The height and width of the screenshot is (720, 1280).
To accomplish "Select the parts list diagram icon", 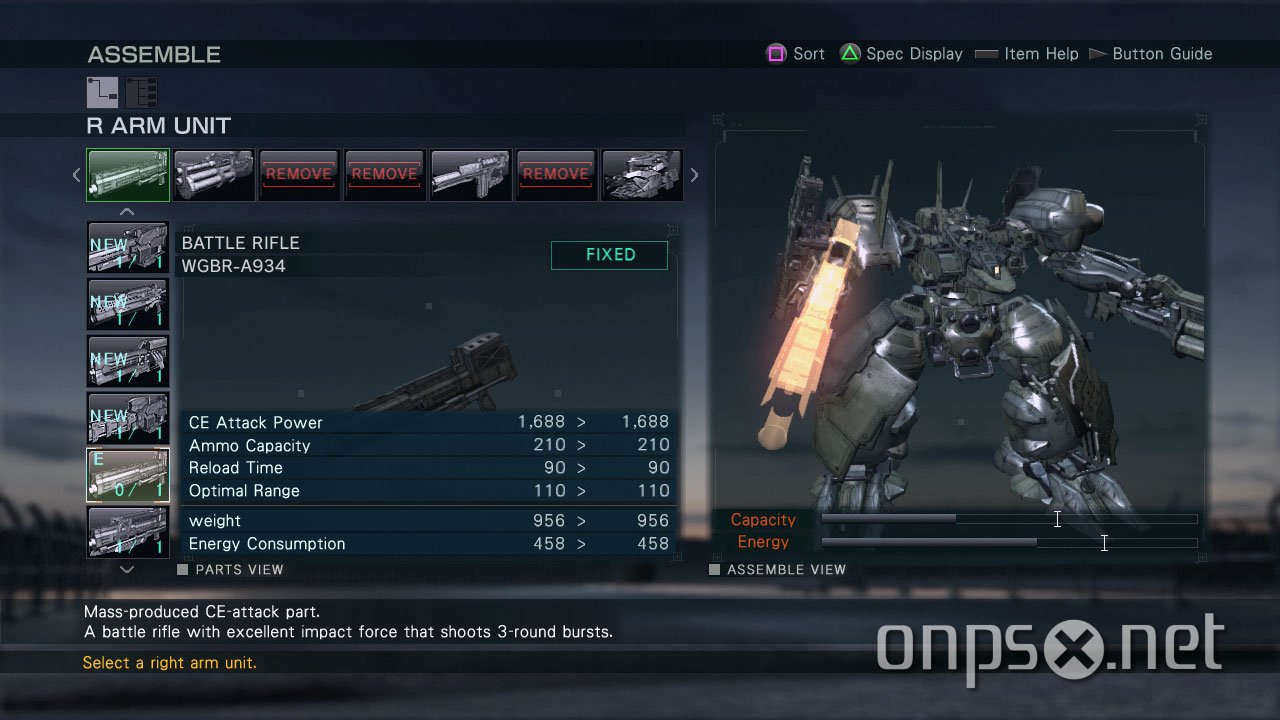I will 140,92.
